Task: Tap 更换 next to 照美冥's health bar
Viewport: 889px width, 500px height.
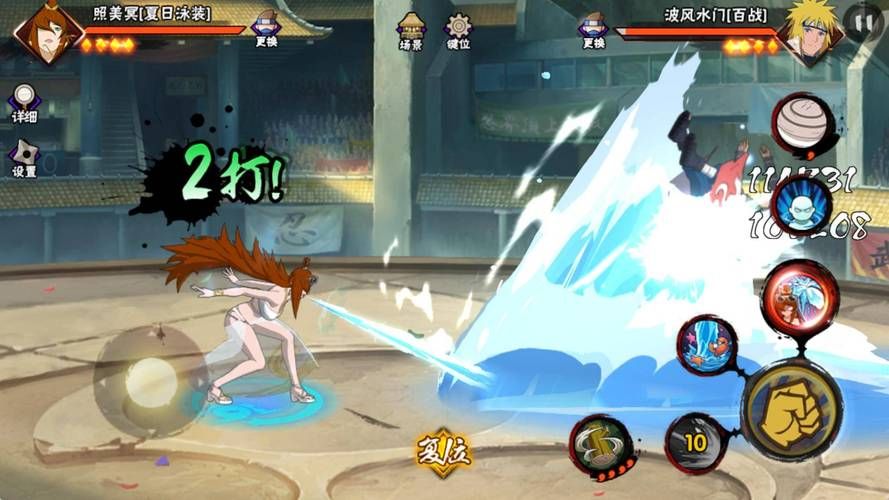Action: [266, 30]
